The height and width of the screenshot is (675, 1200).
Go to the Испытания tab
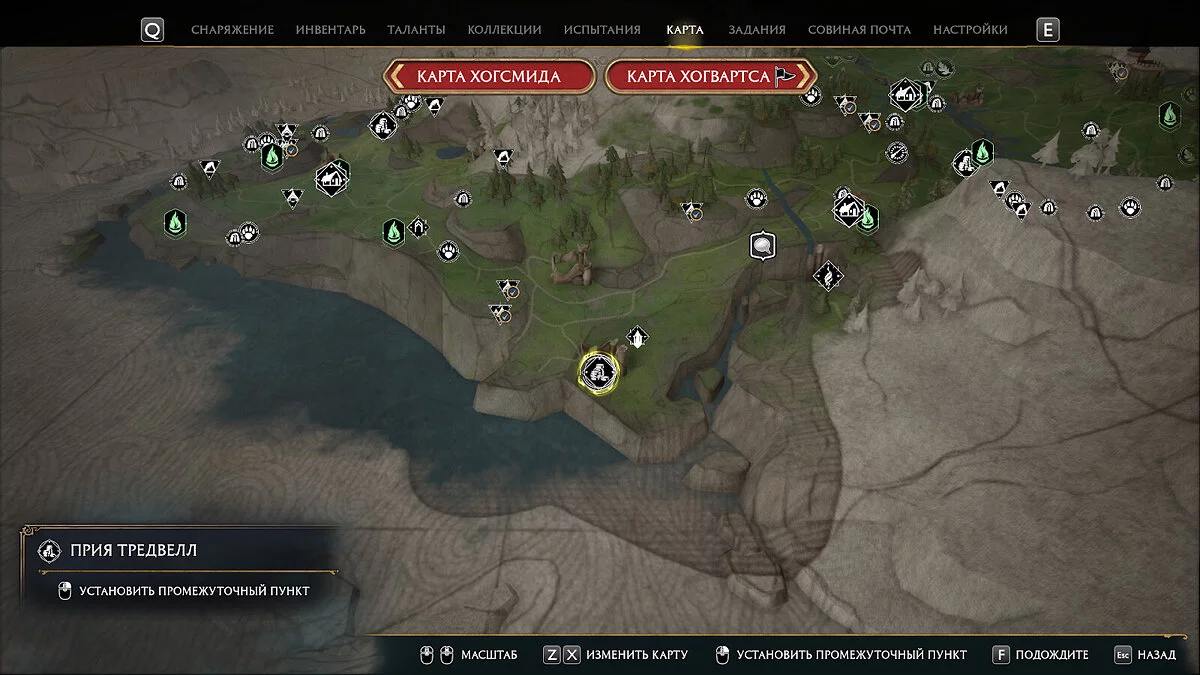[x=602, y=30]
